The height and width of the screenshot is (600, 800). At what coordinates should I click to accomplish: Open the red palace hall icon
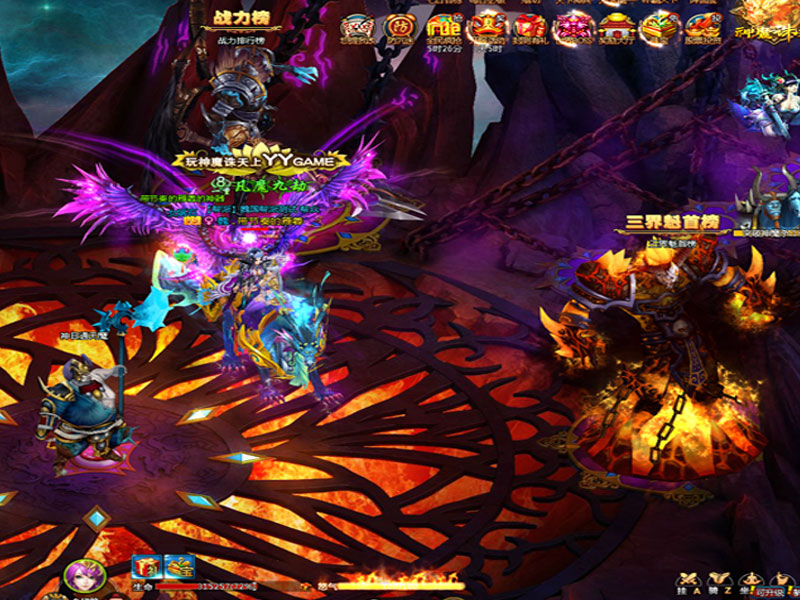[615, 28]
